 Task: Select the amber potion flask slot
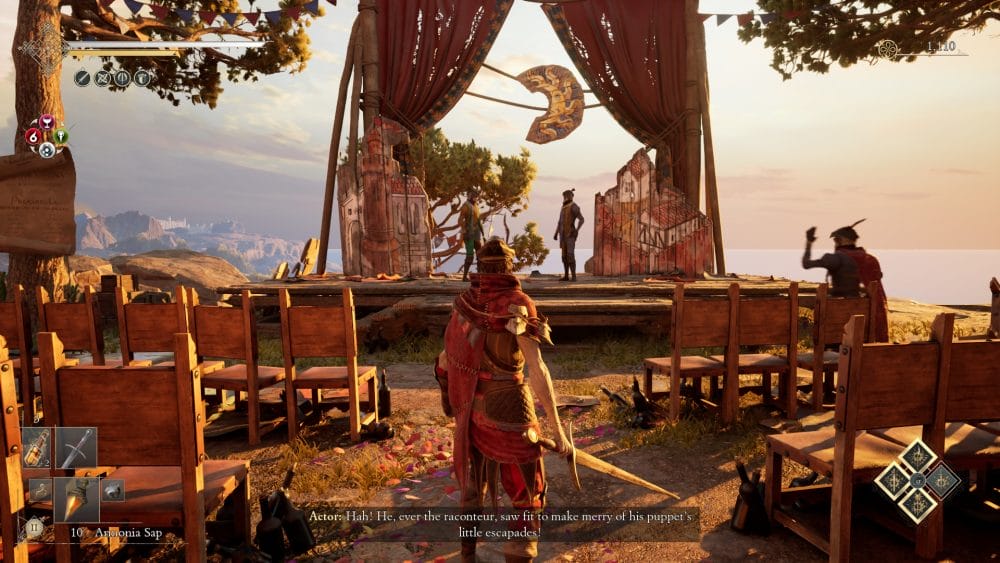pos(38,449)
